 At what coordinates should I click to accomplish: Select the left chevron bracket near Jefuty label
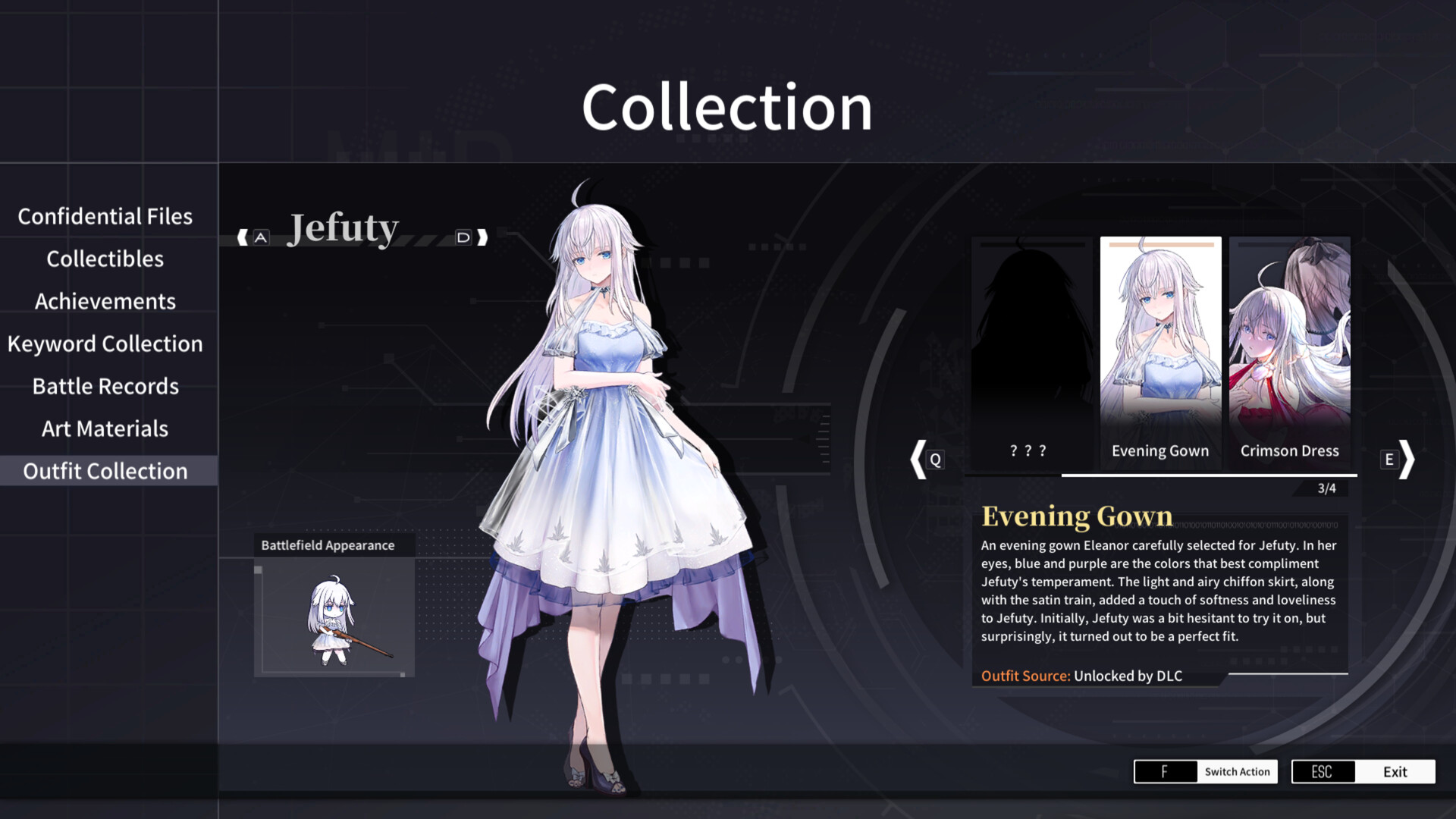pos(243,237)
